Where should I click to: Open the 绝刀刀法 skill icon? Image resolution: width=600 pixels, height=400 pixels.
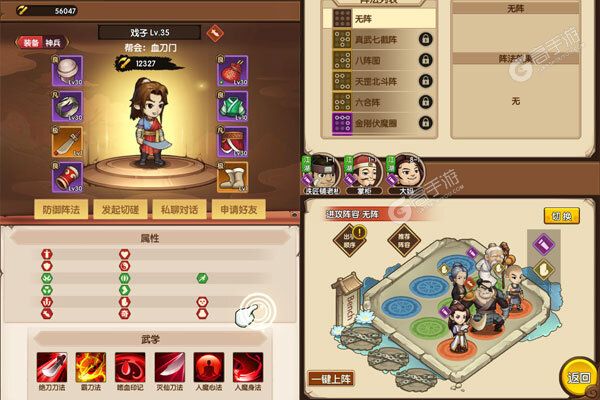coord(49,365)
